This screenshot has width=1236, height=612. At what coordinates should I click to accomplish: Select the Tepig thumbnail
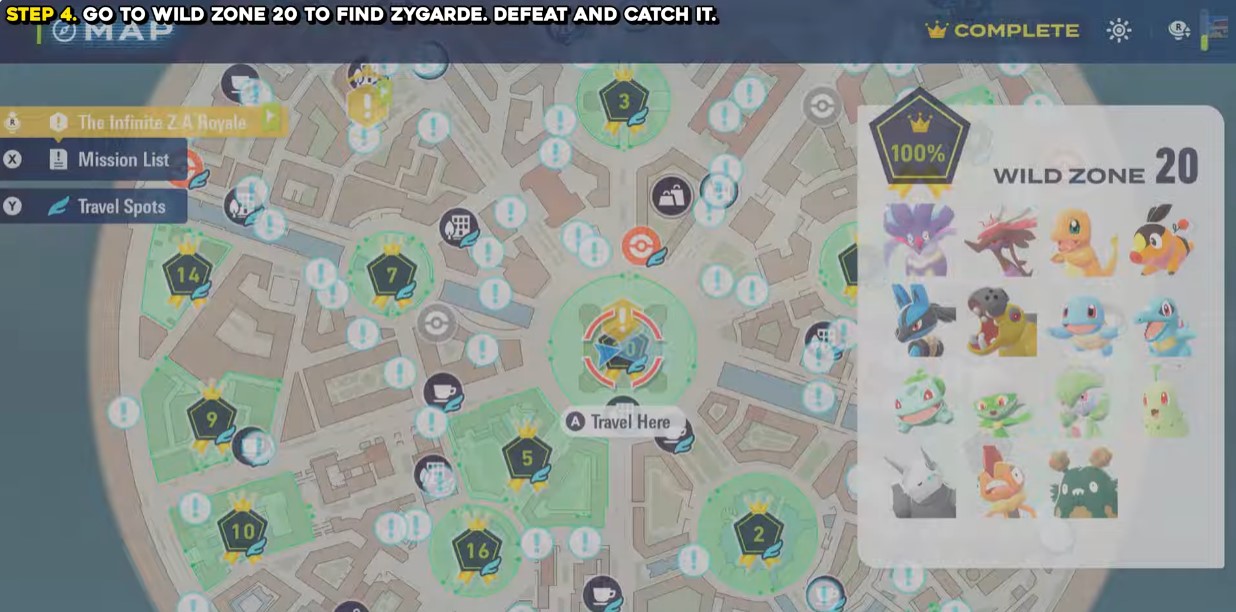pyautogui.click(x=1163, y=241)
